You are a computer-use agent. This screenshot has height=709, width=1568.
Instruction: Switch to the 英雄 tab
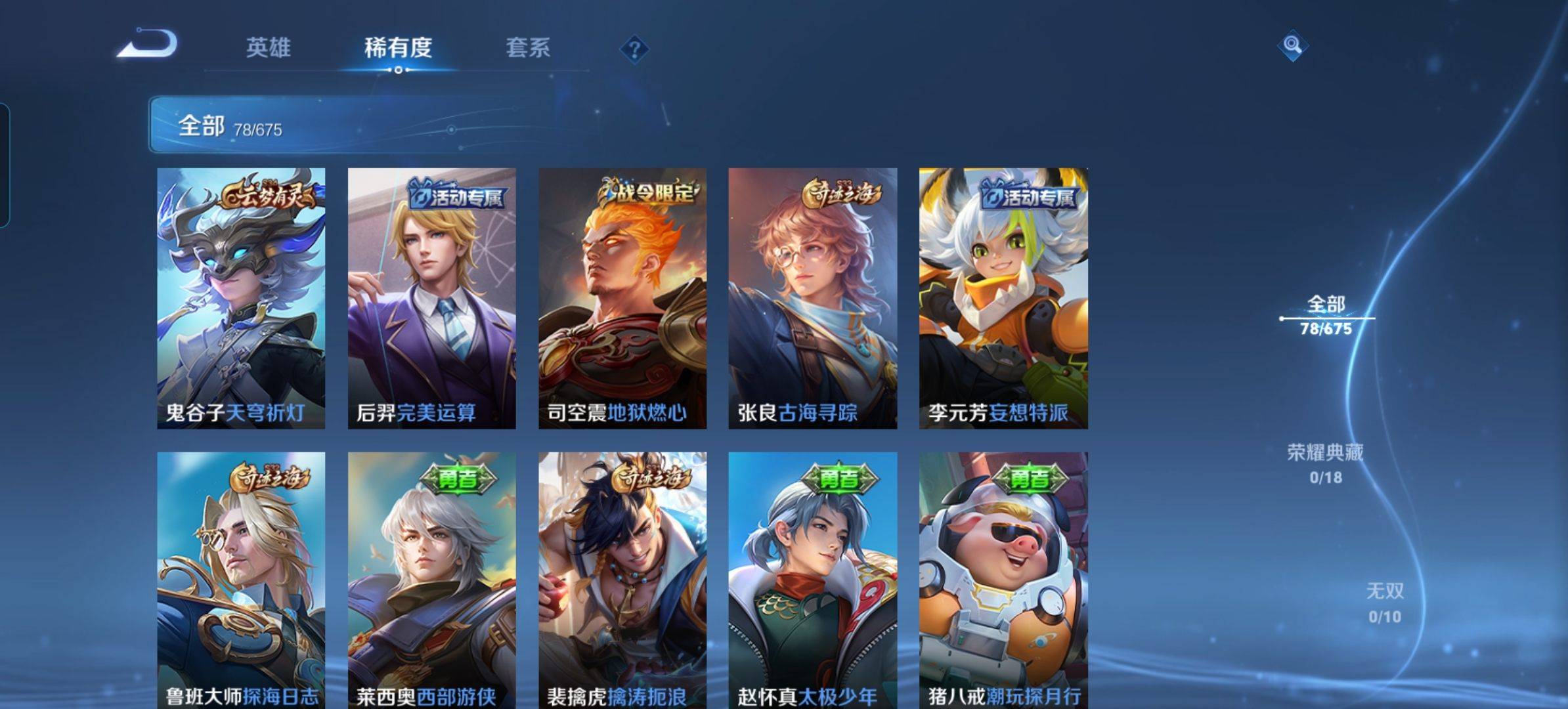click(268, 47)
